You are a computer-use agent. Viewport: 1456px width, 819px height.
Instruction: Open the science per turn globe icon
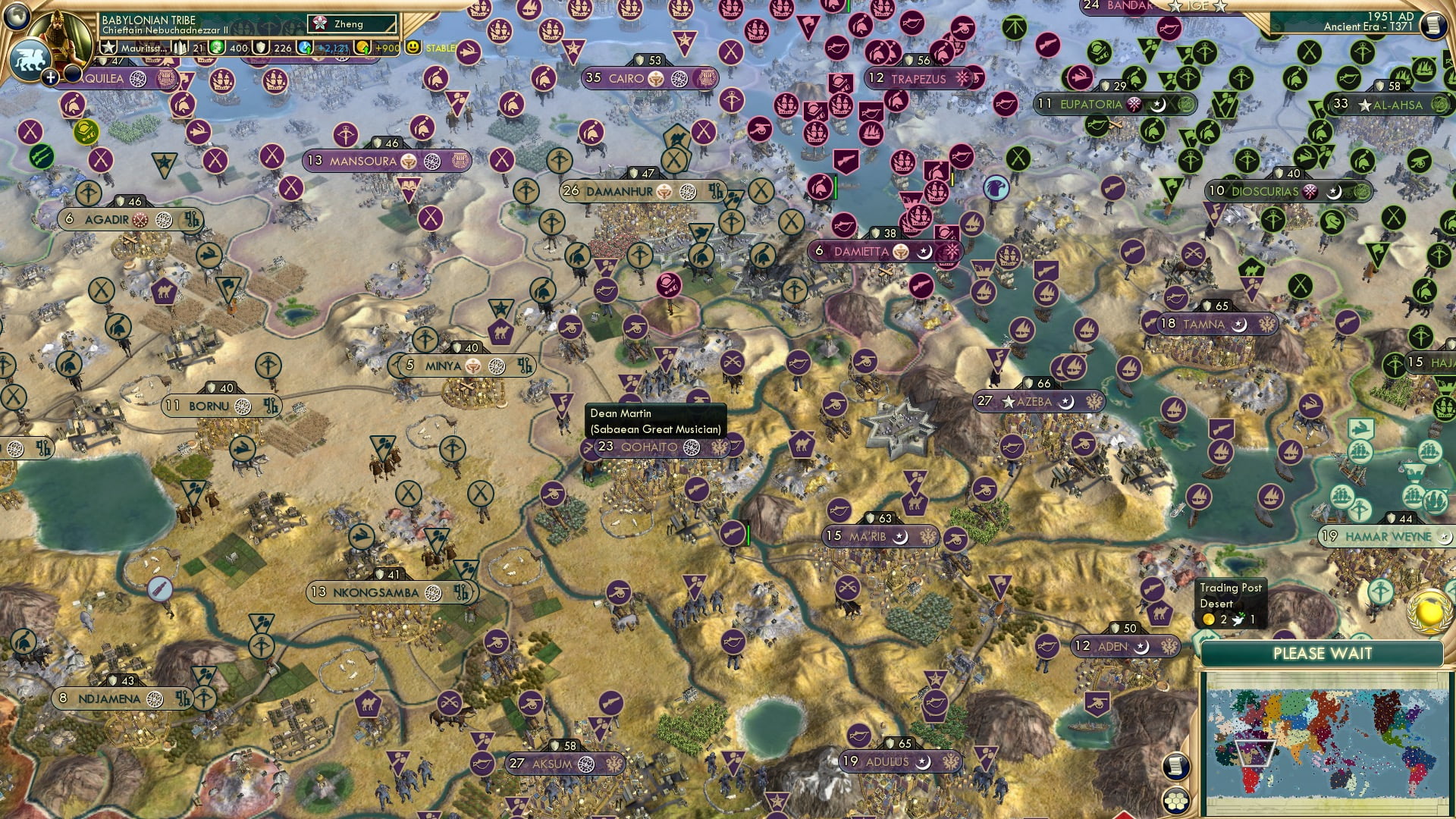click(306, 48)
